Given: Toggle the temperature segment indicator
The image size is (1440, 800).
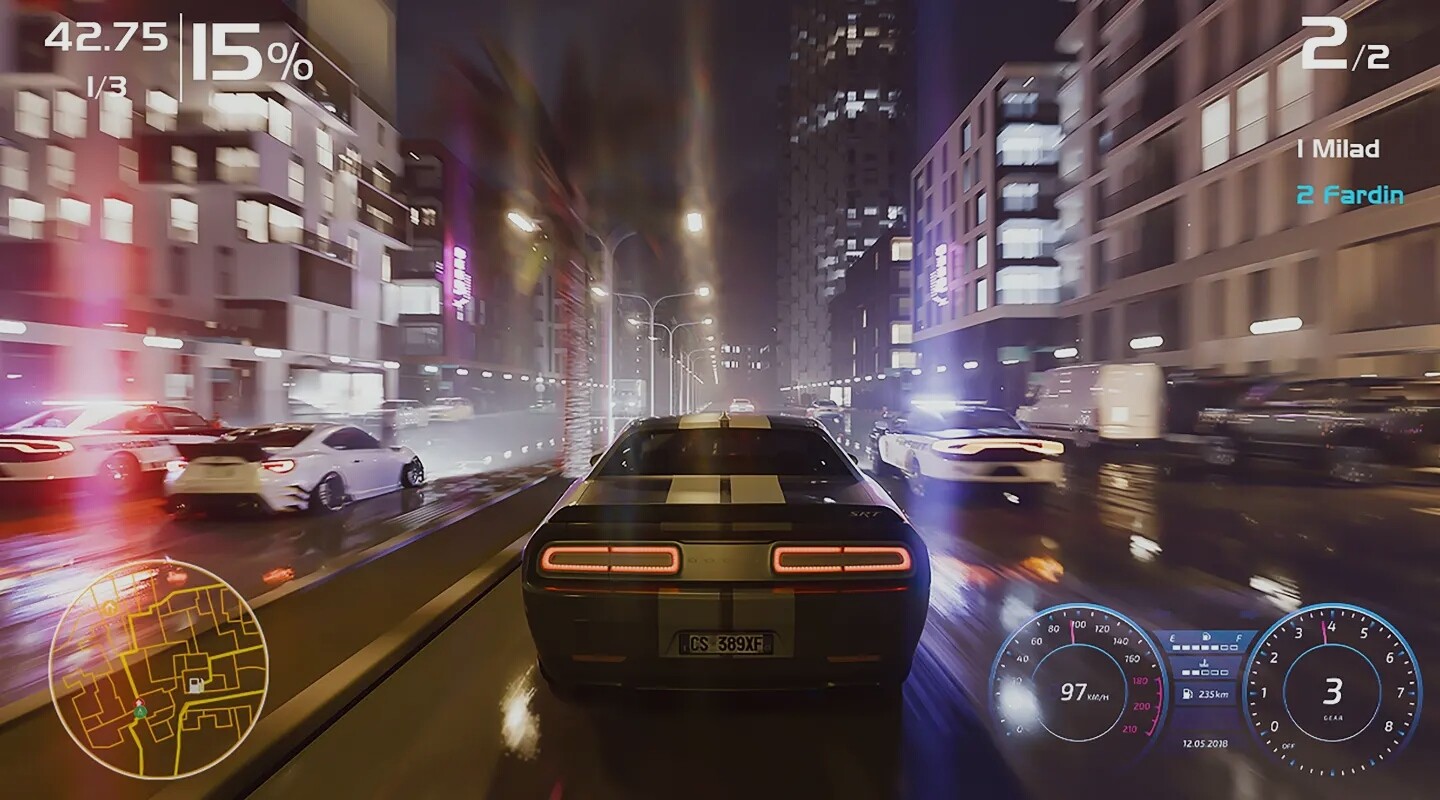Looking at the screenshot, I should click(1204, 672).
